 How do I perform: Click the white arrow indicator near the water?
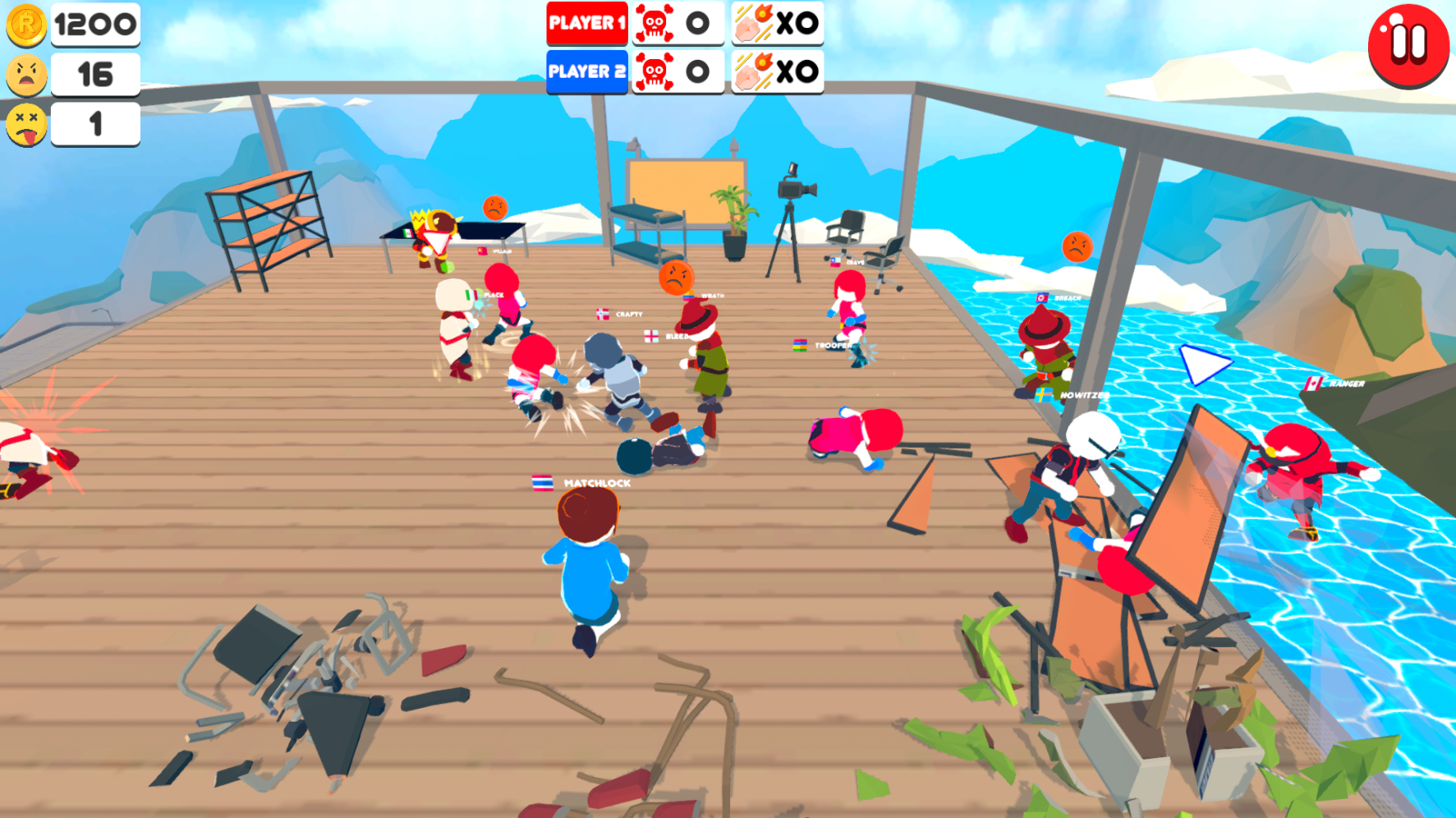1201,366
